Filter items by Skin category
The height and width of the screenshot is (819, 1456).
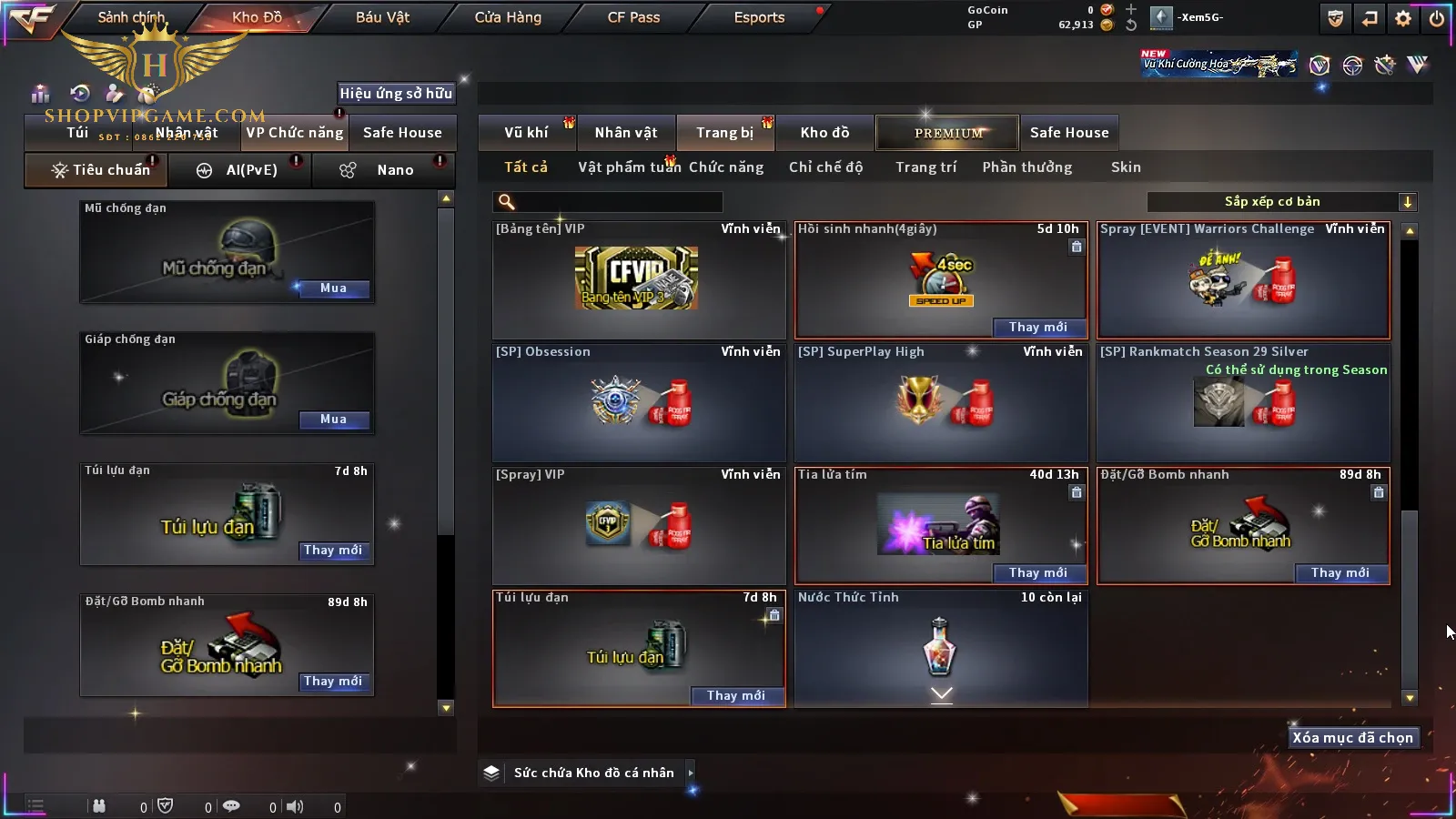tap(1126, 167)
